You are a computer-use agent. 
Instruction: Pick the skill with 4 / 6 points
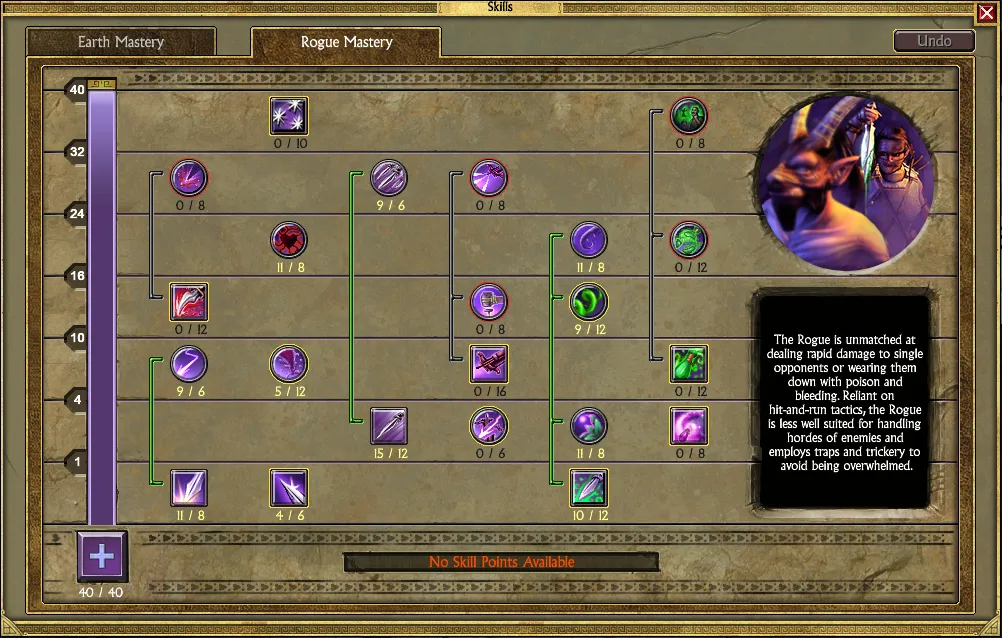289,488
